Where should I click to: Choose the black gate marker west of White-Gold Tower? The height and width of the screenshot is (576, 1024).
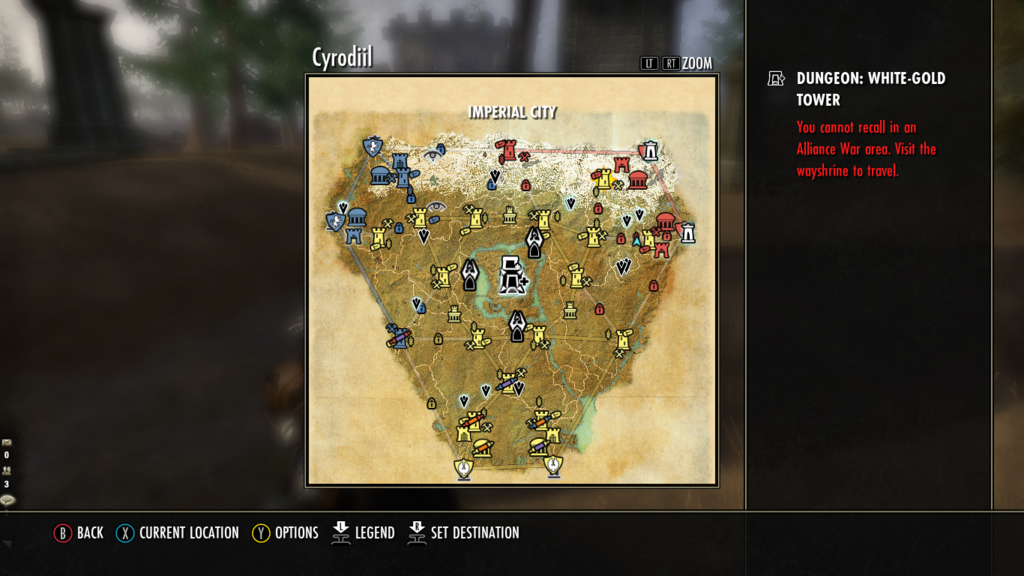(x=471, y=273)
